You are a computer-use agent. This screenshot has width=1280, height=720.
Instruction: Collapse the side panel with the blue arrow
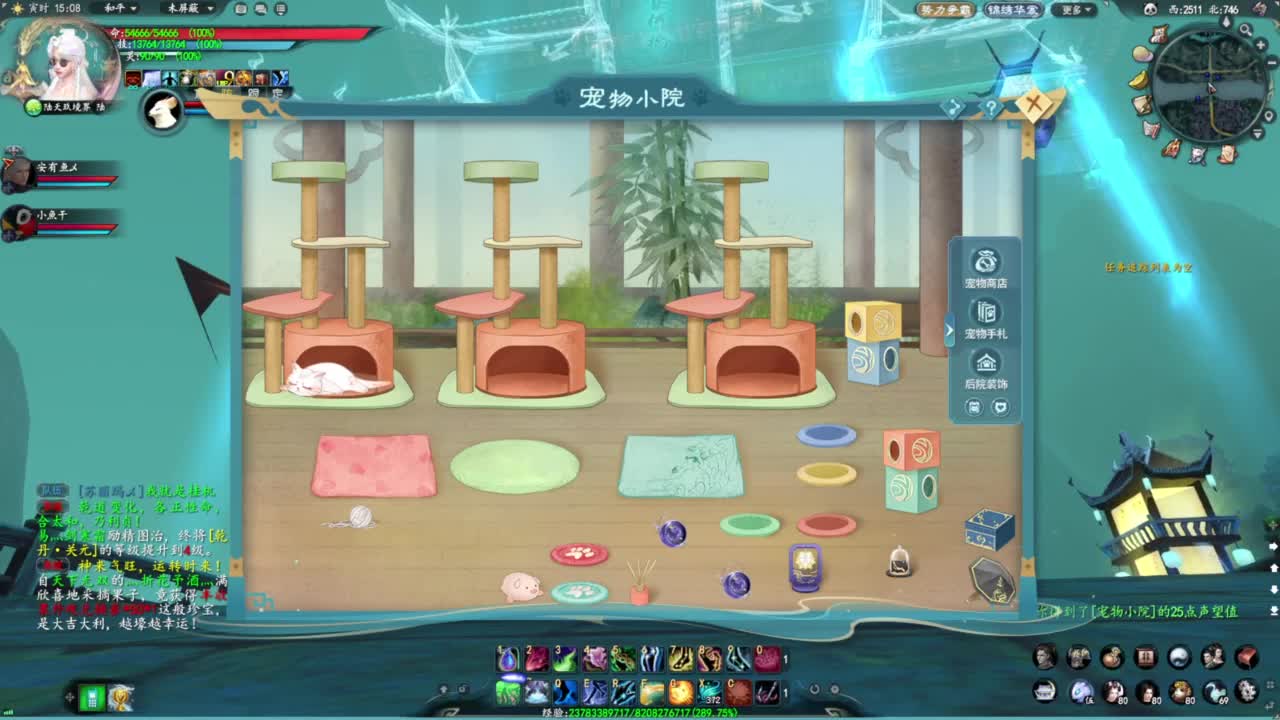pos(947,331)
